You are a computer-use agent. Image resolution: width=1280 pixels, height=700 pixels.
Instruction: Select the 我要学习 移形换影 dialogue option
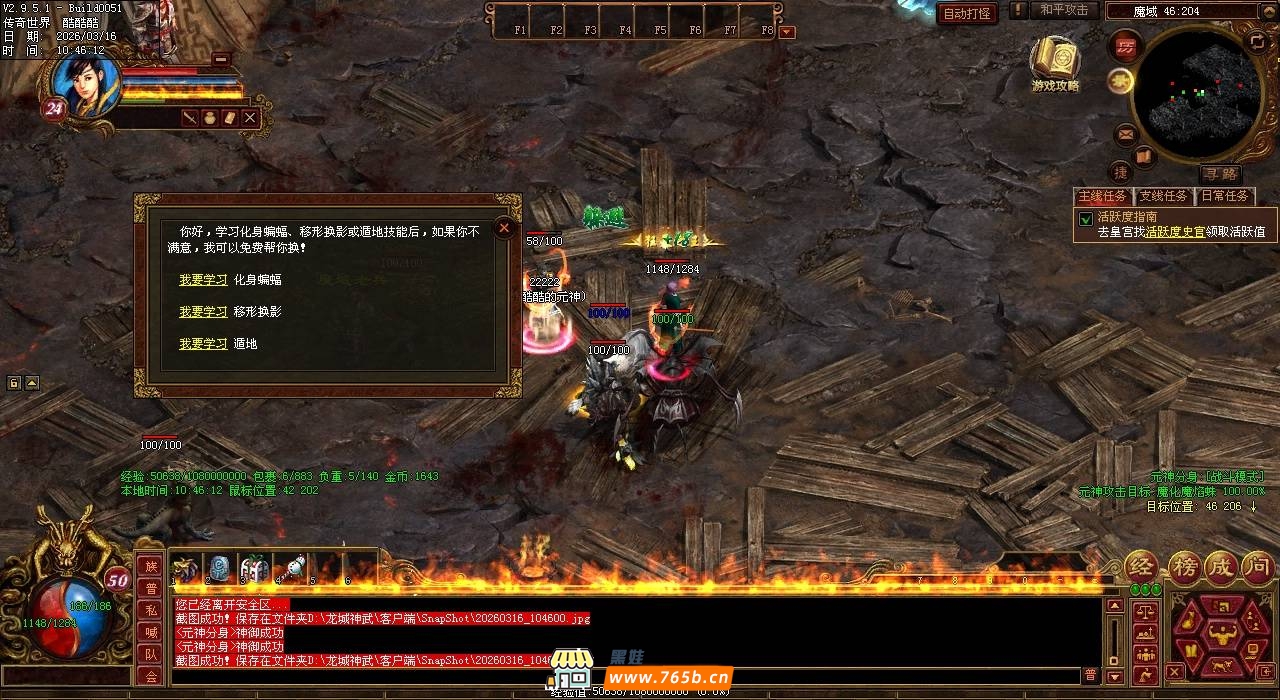(x=203, y=312)
